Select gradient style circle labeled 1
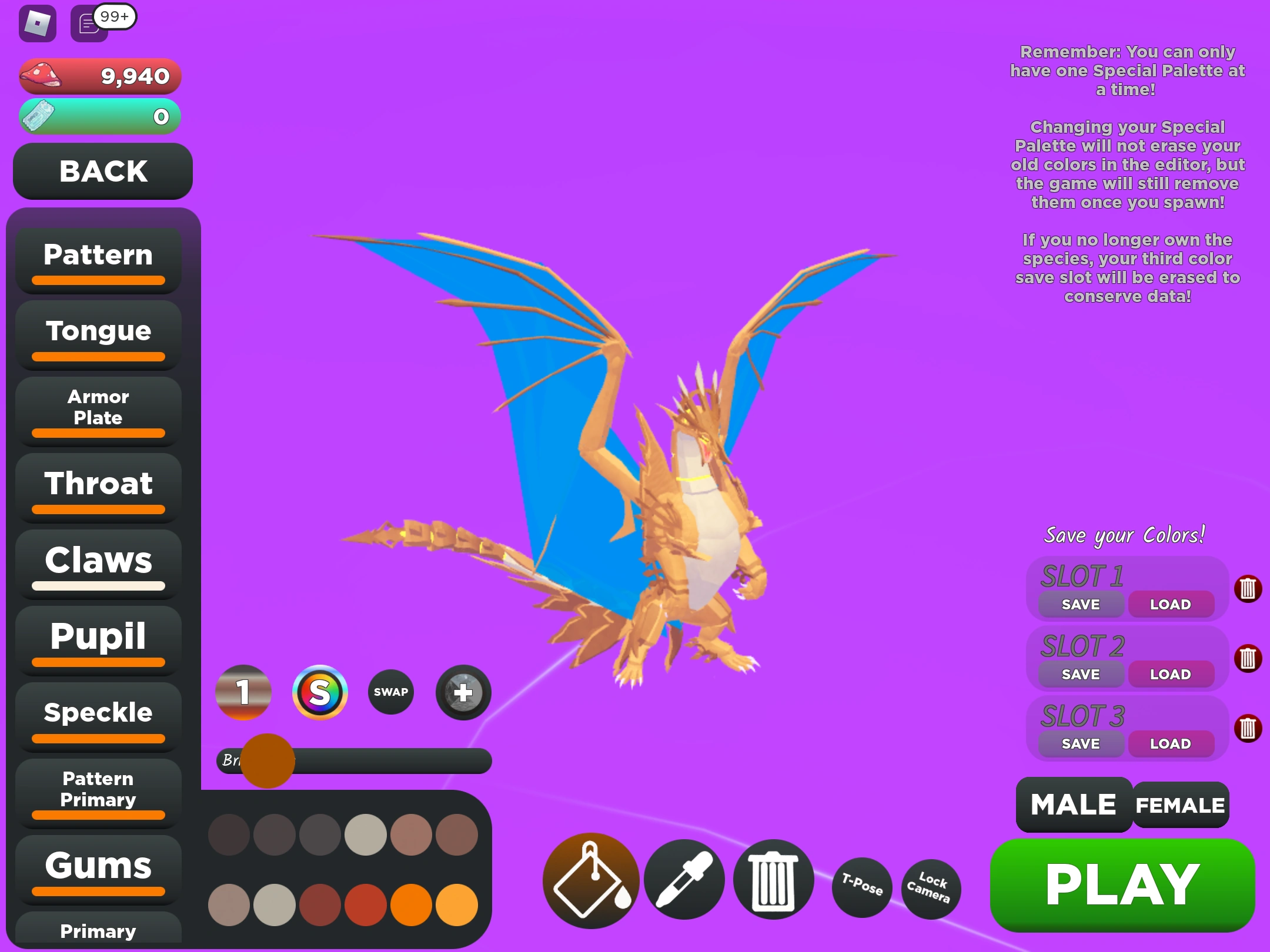The image size is (1270, 952). point(243,692)
